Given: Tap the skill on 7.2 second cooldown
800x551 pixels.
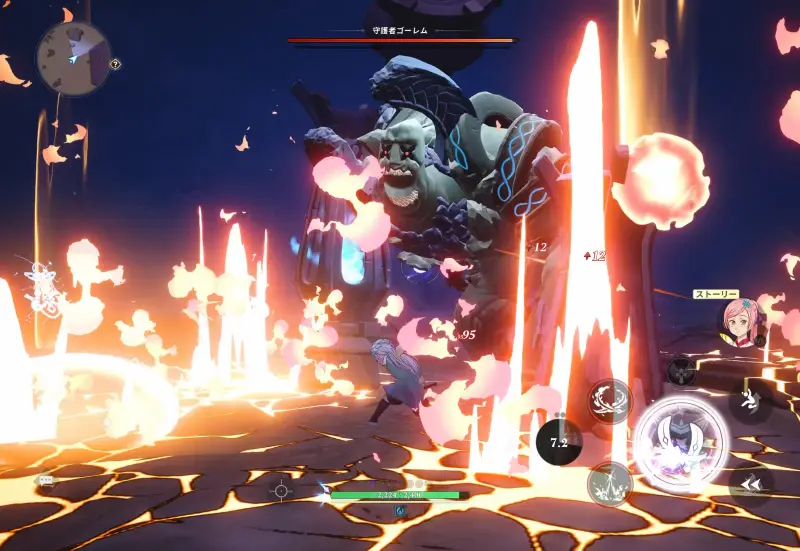Looking at the screenshot, I should tap(559, 440).
